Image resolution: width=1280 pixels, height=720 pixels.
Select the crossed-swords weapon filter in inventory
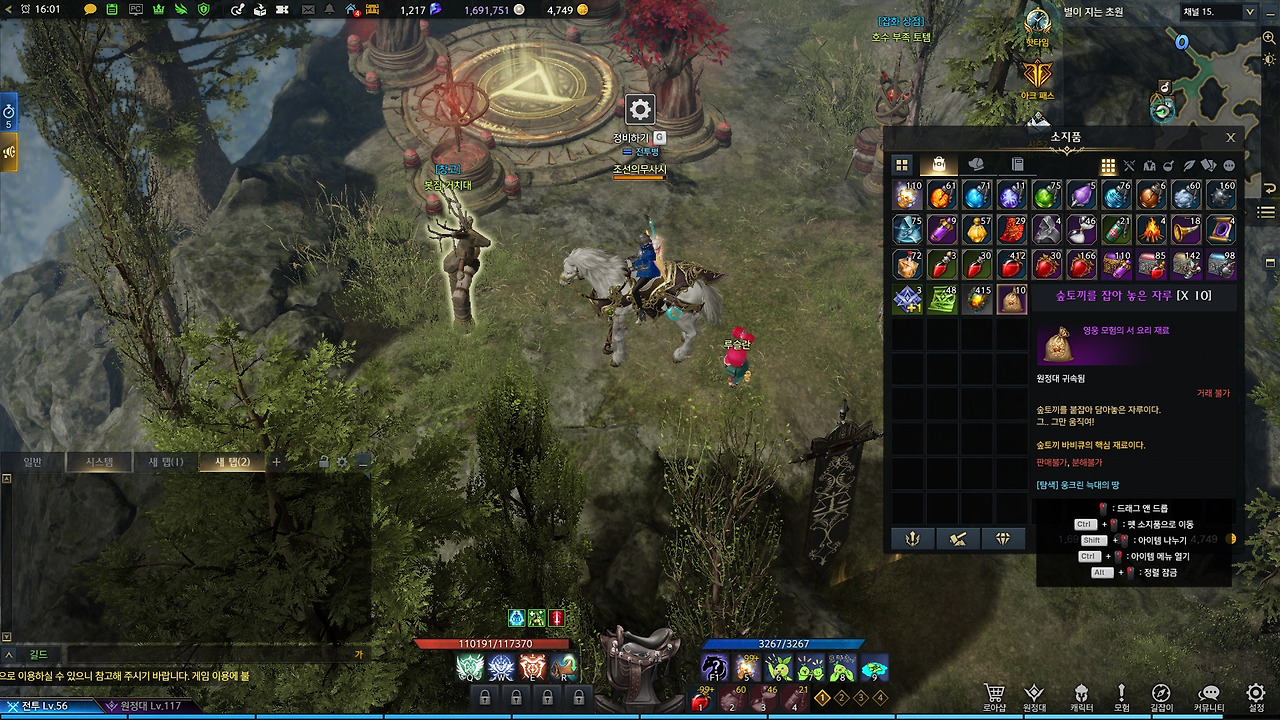(x=1128, y=164)
